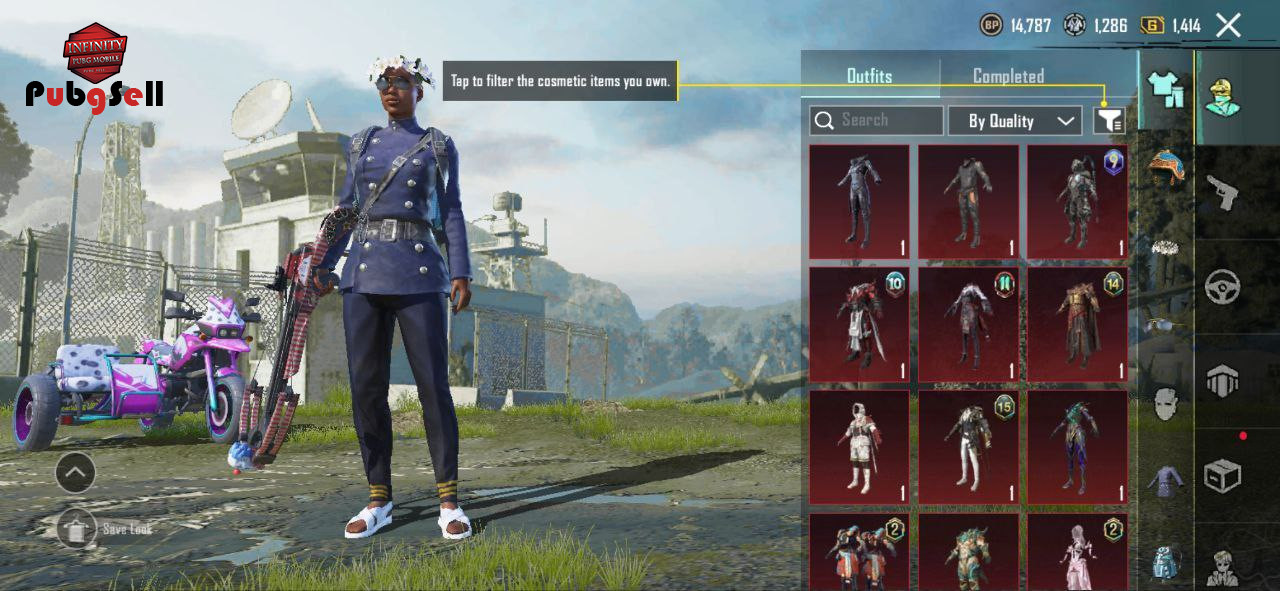Close the inventory with the X button
The image size is (1280, 591).
(1228, 25)
